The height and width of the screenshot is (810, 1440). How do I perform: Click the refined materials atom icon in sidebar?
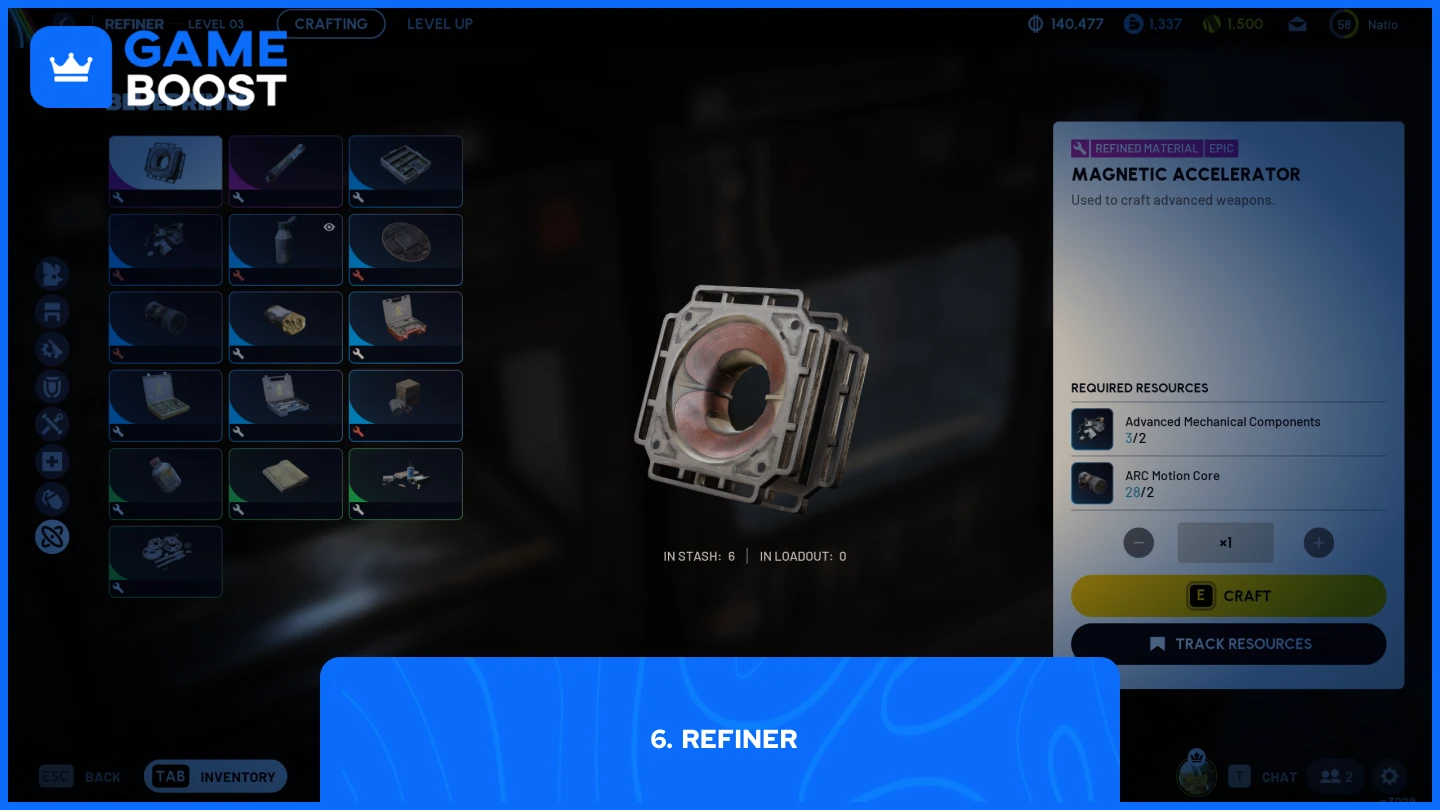pos(52,537)
